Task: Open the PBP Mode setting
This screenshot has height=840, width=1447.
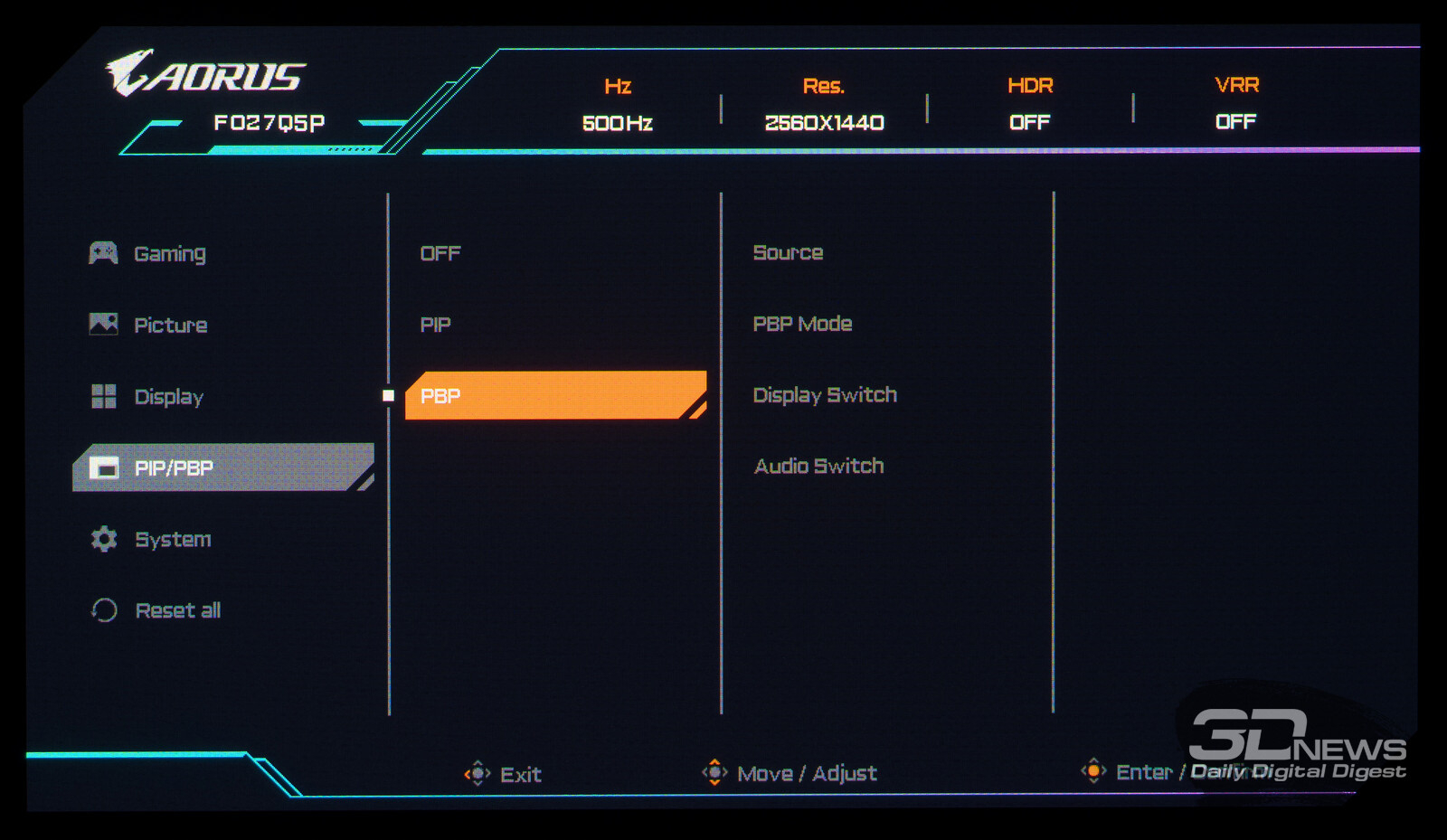Action: (802, 324)
